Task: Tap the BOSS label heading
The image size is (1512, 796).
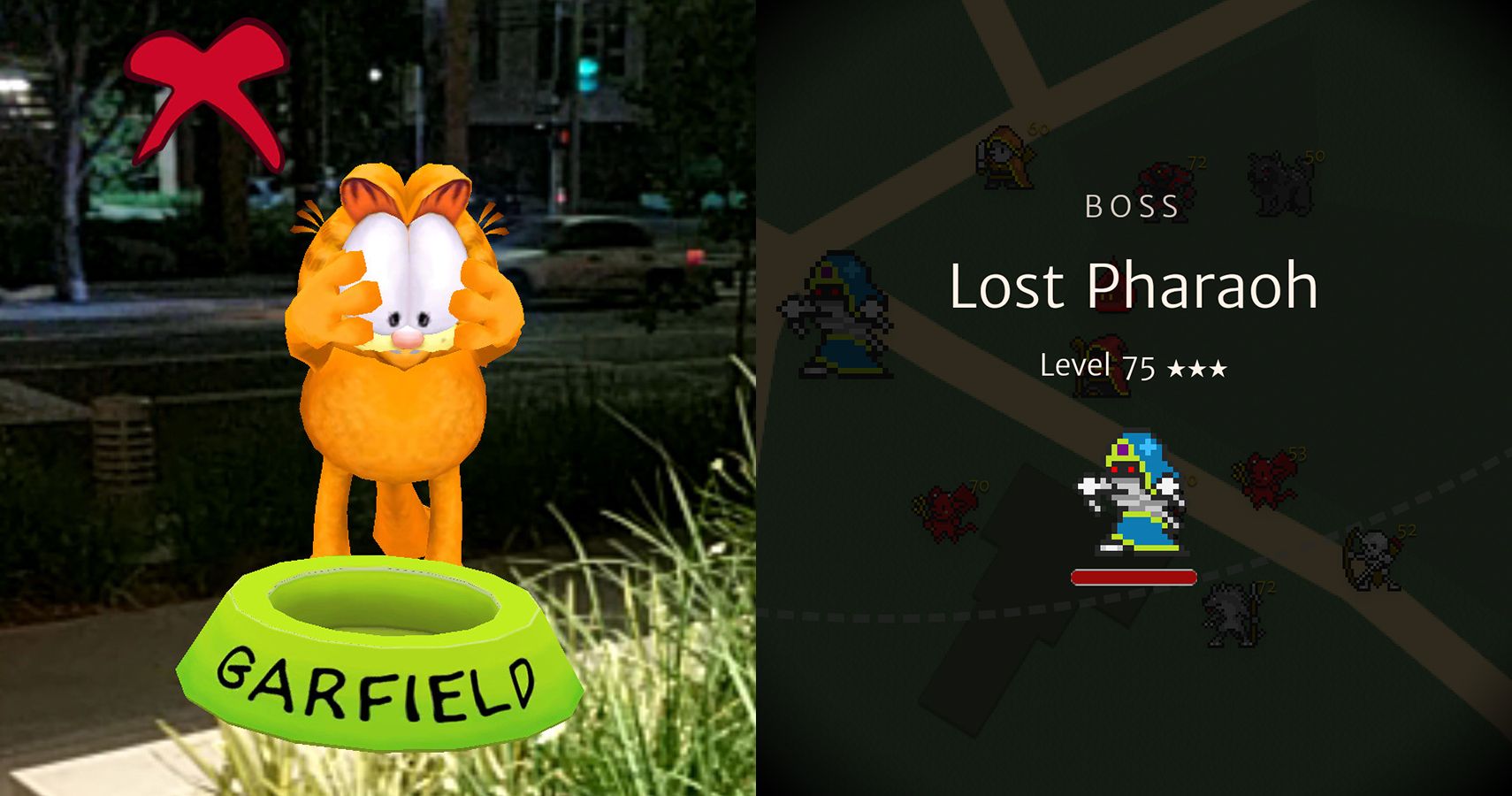Action: [1130, 208]
